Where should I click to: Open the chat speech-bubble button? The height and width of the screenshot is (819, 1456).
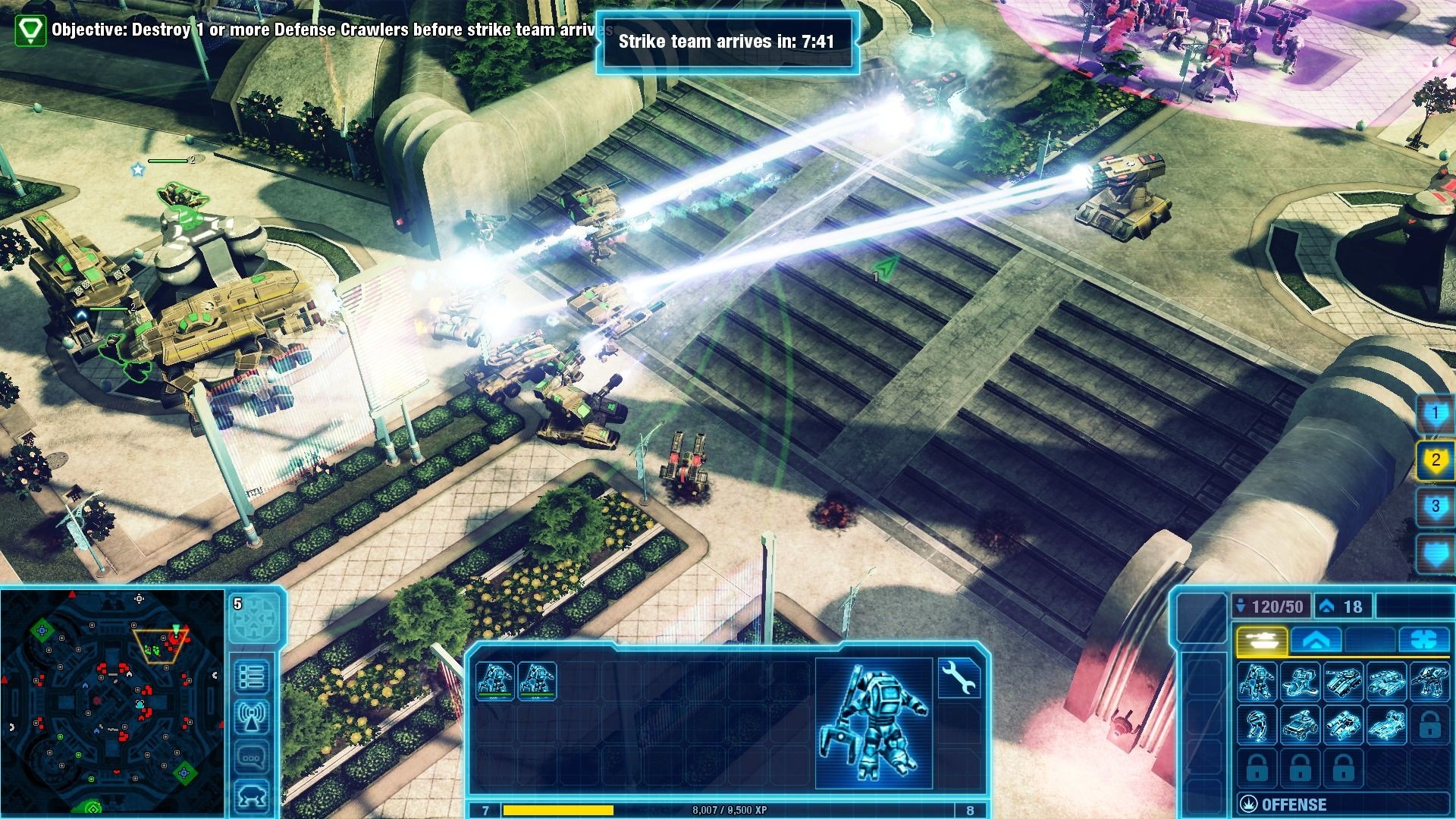click(x=252, y=757)
